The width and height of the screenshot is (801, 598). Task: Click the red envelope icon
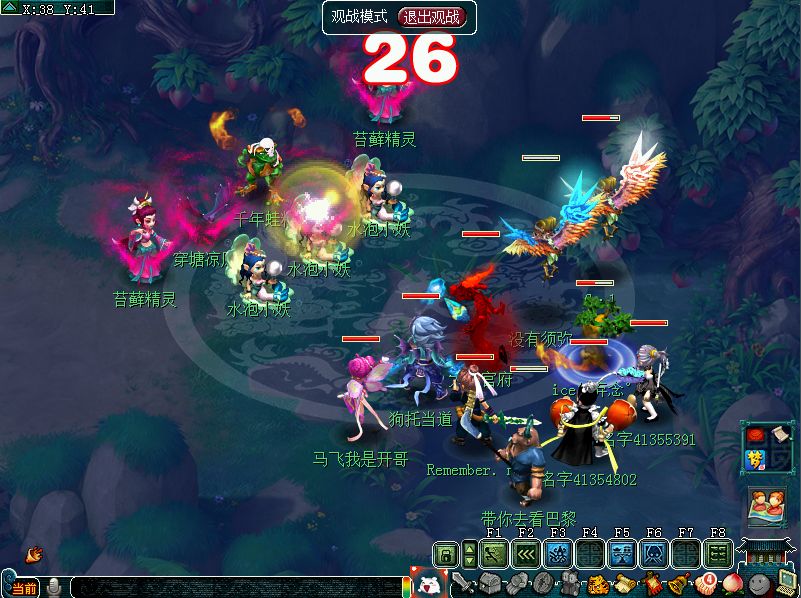coord(754,436)
